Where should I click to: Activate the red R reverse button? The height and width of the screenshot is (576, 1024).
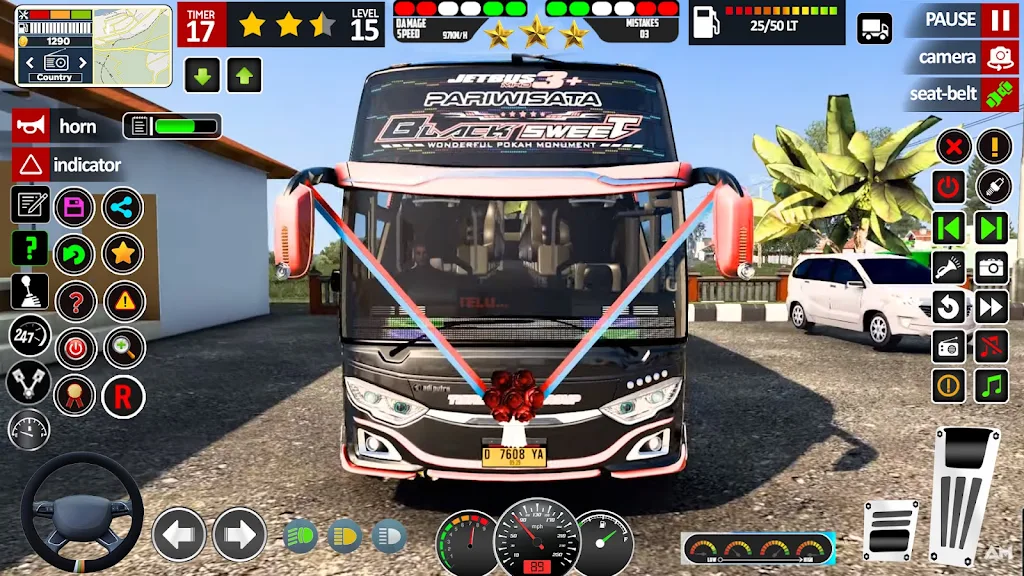click(x=123, y=397)
